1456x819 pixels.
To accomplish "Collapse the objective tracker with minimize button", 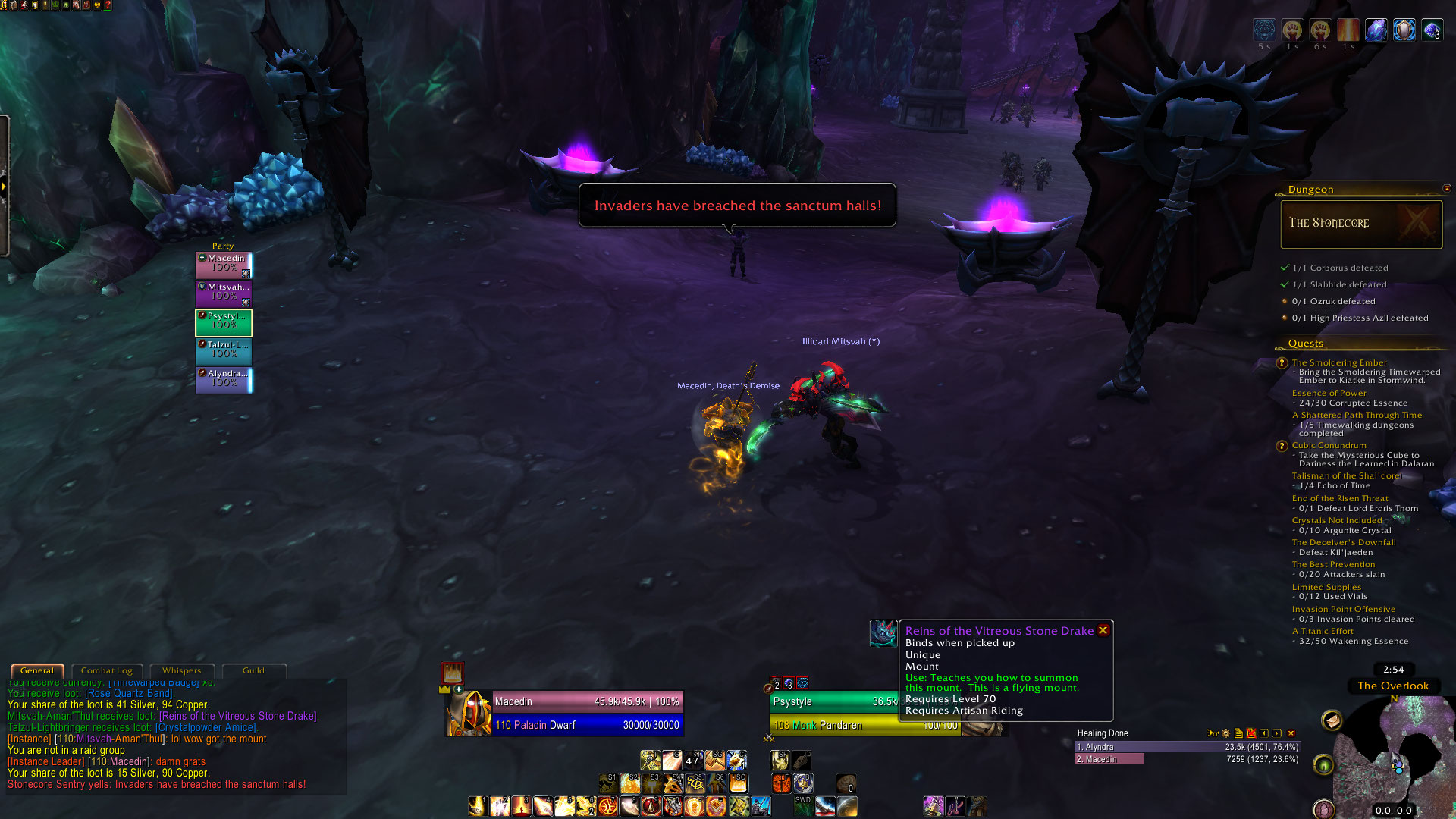I will click(x=1446, y=189).
